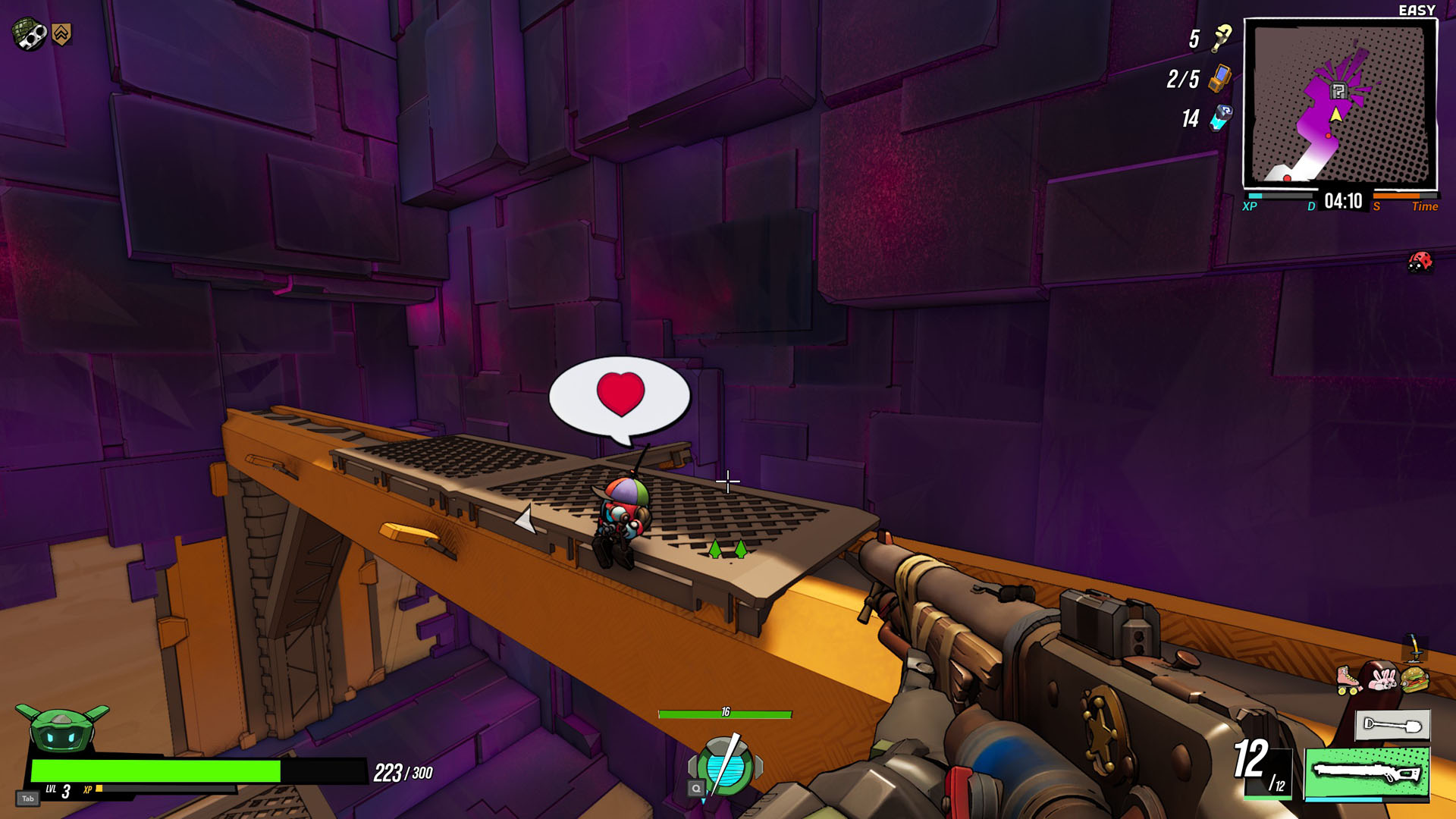Click the bunny slippers item icon
Image resolution: width=1456 pixels, height=819 pixels.
(1382, 679)
